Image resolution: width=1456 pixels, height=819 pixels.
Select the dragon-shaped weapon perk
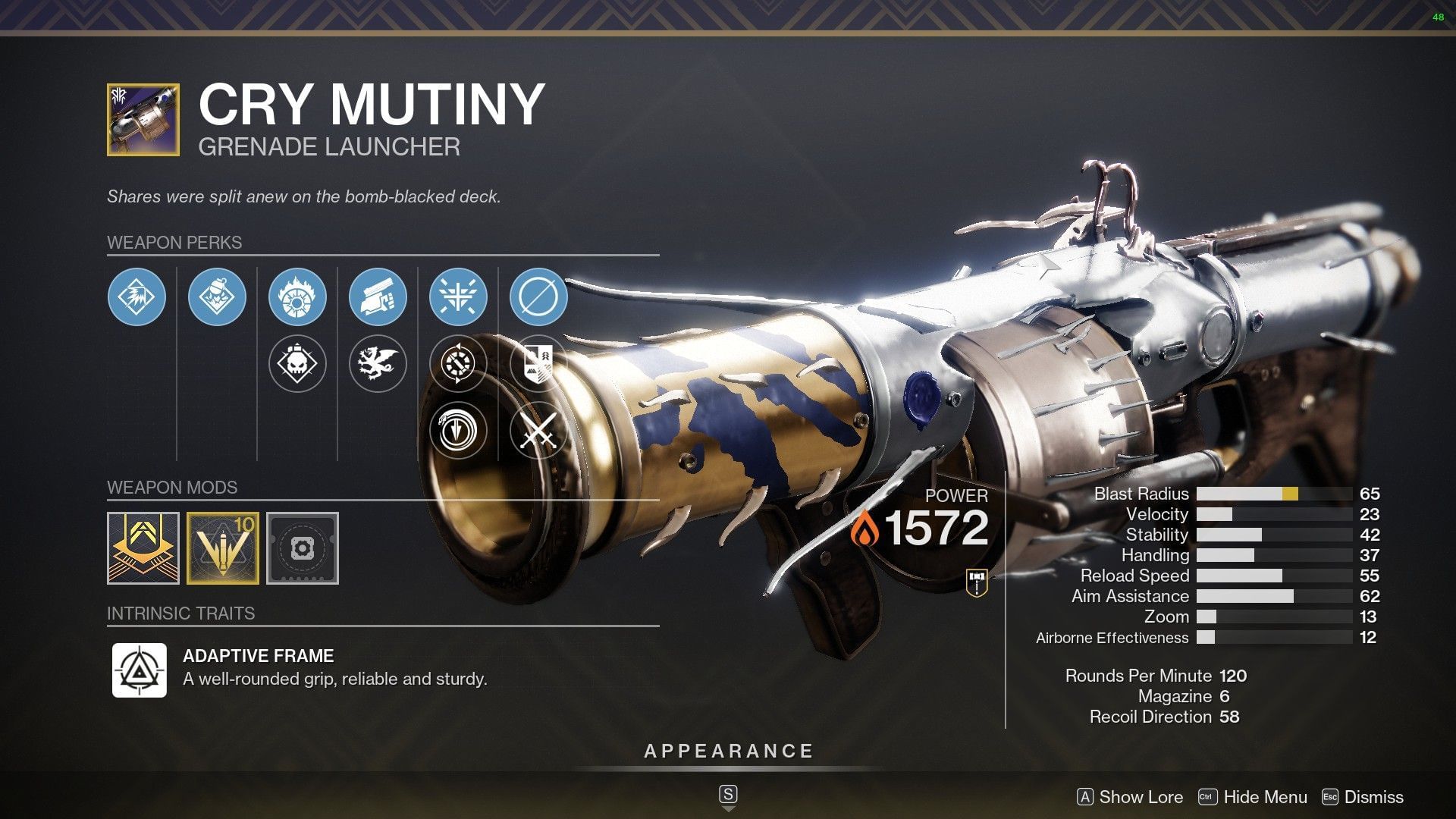378,362
